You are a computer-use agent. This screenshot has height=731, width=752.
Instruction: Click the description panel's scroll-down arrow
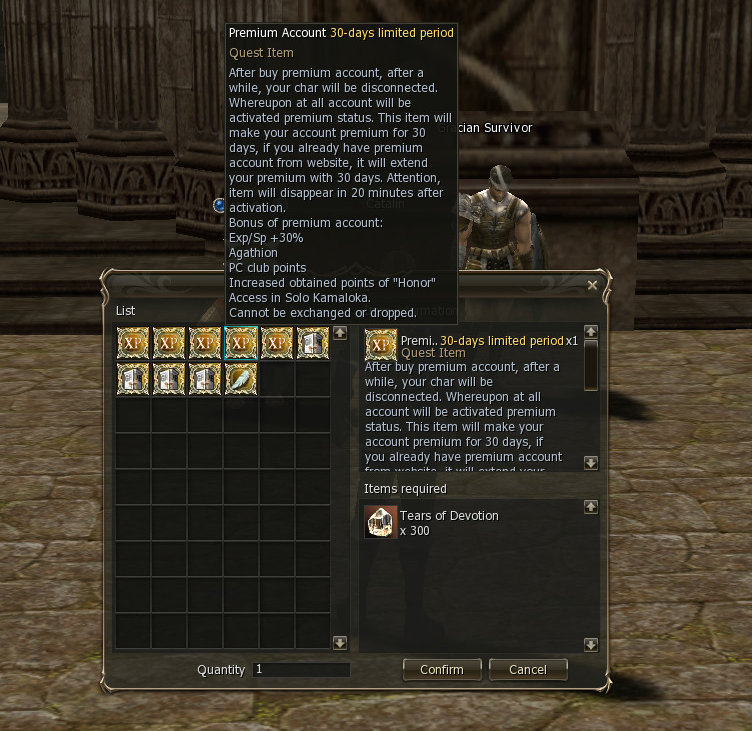pyautogui.click(x=591, y=463)
